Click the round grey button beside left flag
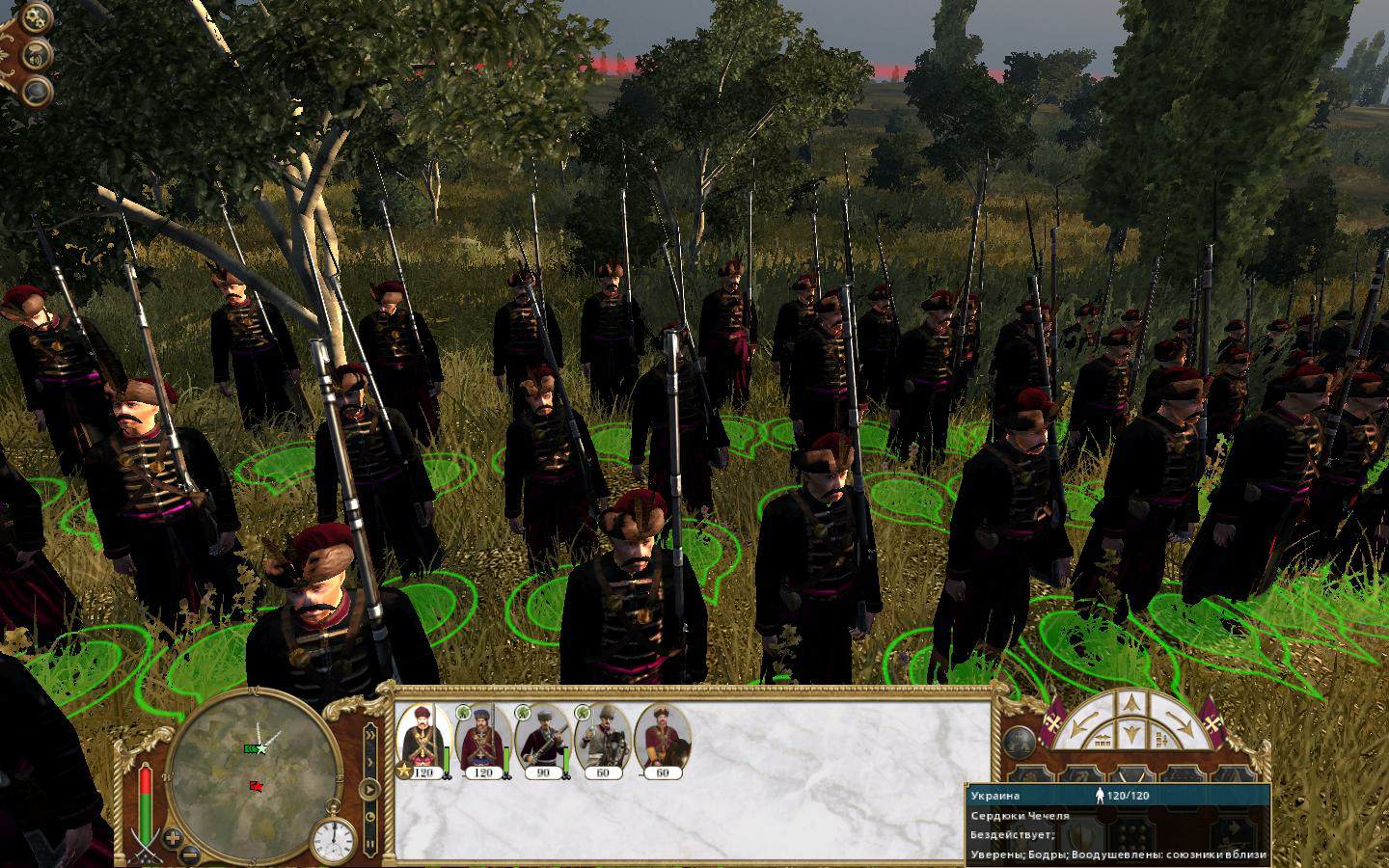The image size is (1389, 868). point(1020,741)
